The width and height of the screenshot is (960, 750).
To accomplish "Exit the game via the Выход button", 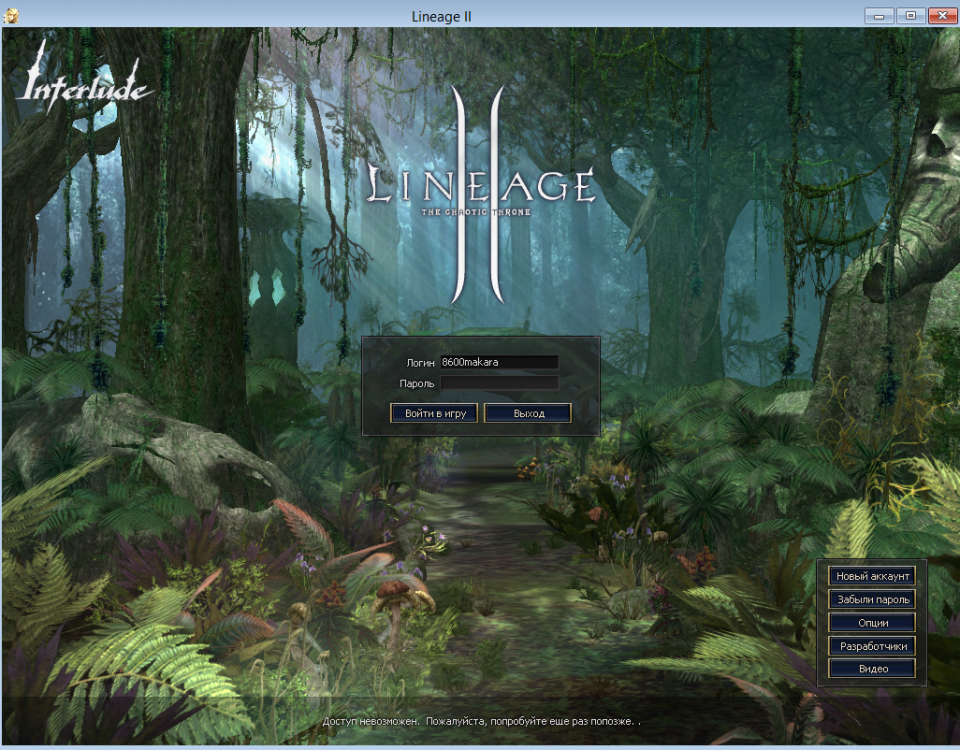I will (x=528, y=413).
